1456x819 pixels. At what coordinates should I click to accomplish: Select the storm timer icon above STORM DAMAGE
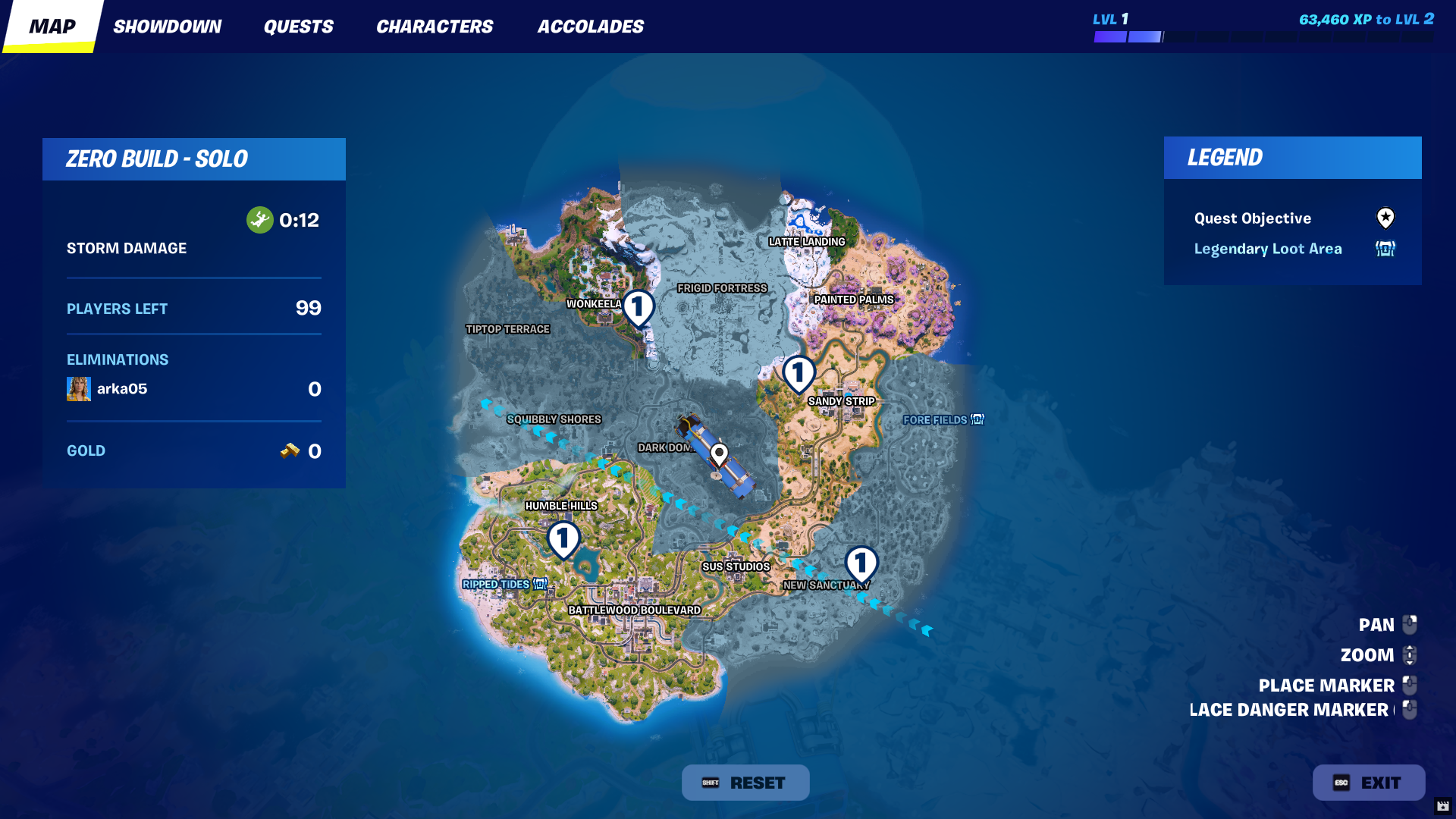(x=259, y=219)
